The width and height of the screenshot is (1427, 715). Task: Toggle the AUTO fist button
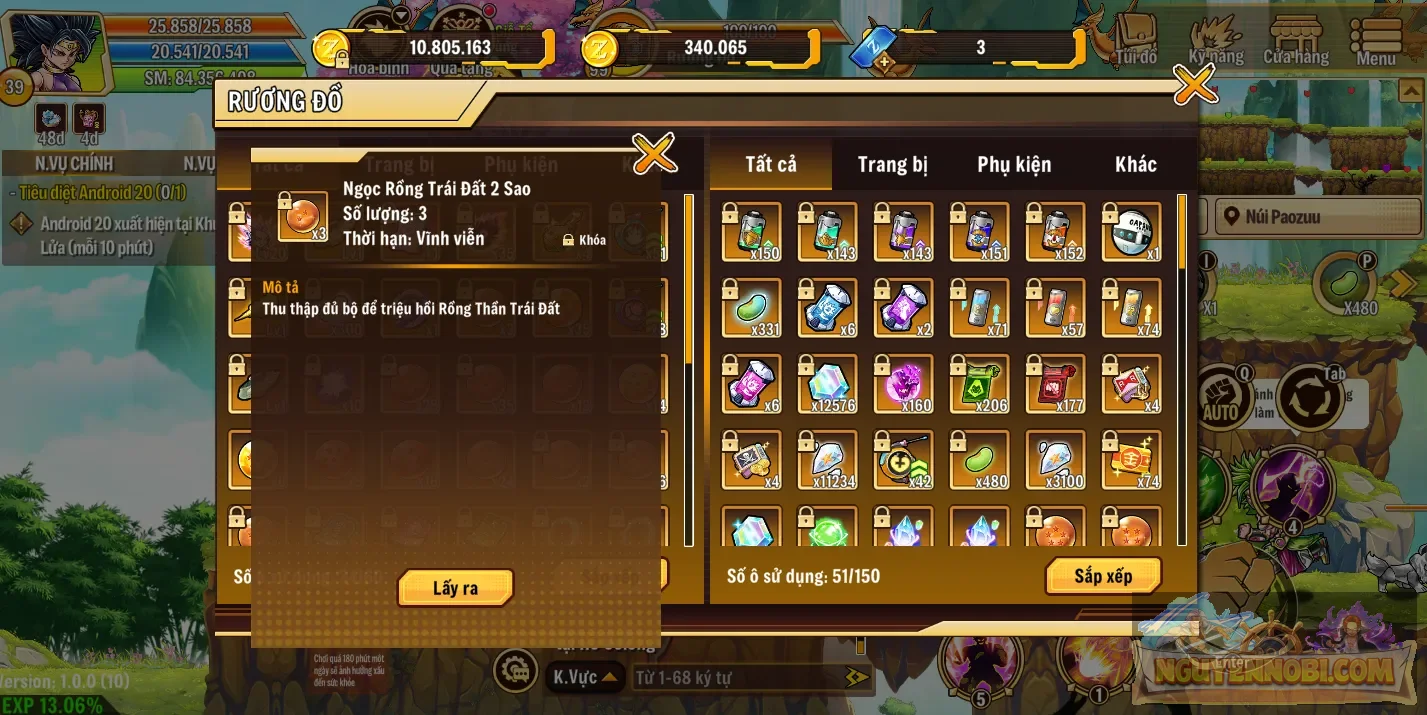(1219, 396)
